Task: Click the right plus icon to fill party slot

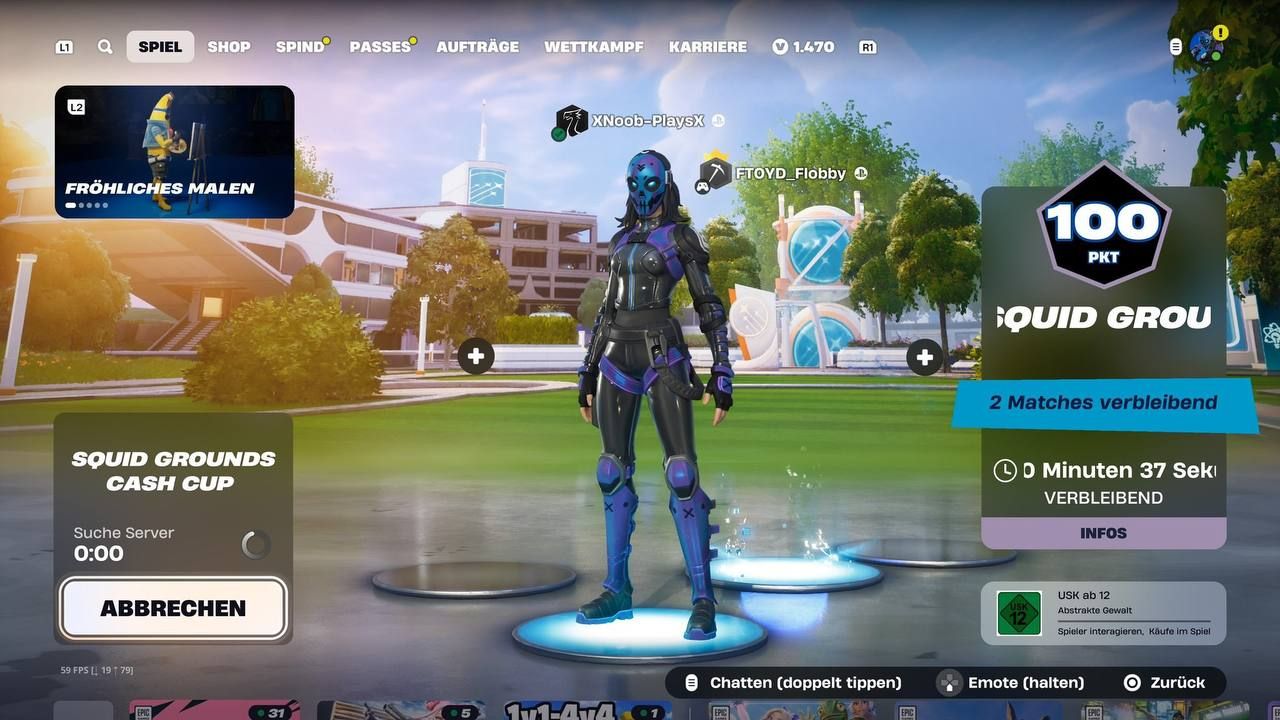Action: tap(924, 356)
